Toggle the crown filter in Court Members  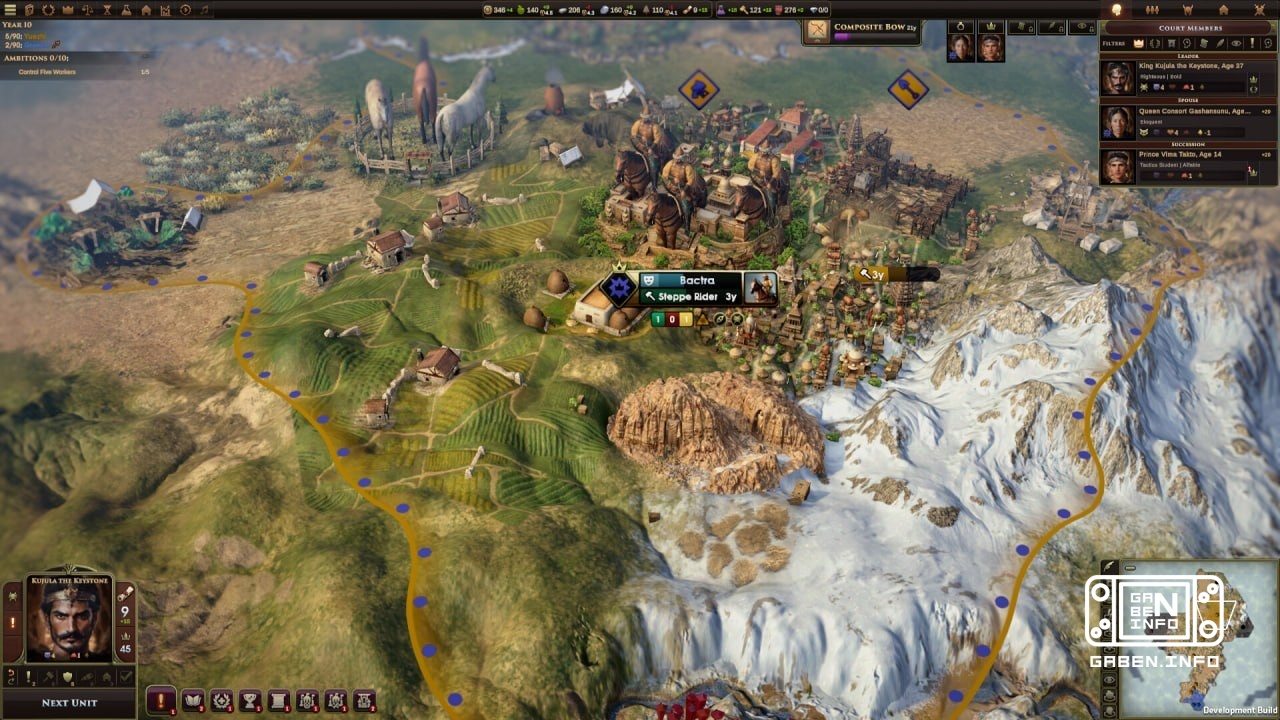pyautogui.click(x=1139, y=43)
